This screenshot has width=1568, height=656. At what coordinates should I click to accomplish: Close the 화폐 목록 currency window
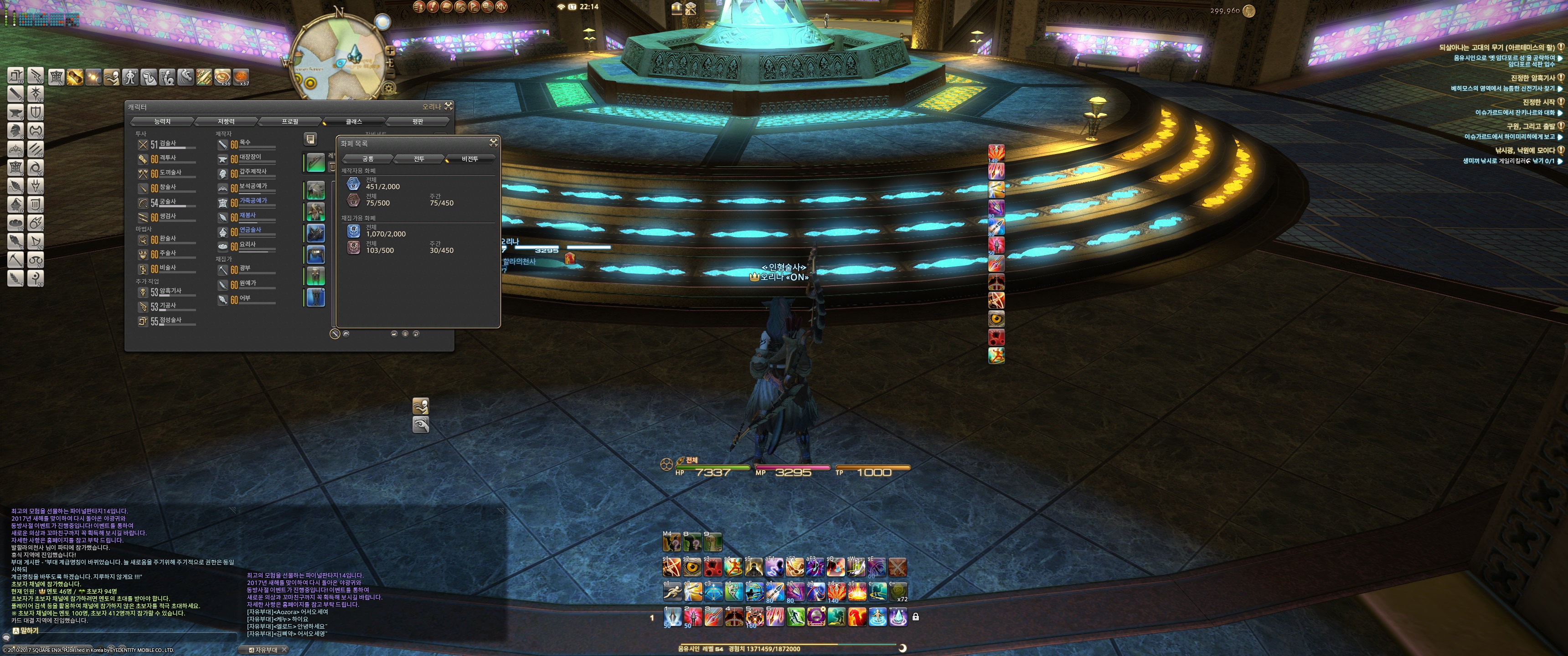(x=494, y=143)
